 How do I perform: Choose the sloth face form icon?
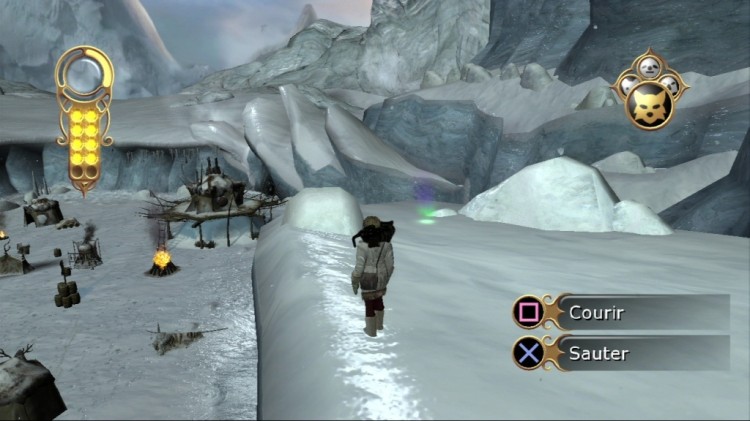(647, 68)
